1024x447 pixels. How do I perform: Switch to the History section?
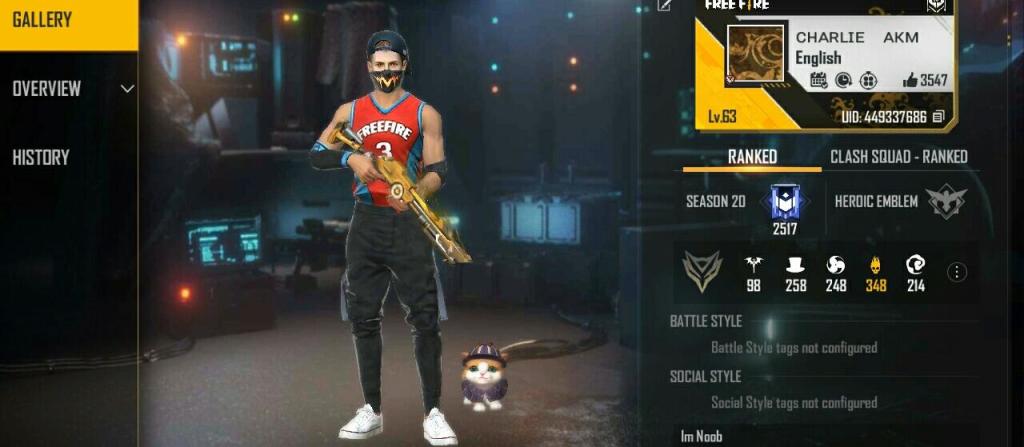pyautogui.click(x=41, y=157)
